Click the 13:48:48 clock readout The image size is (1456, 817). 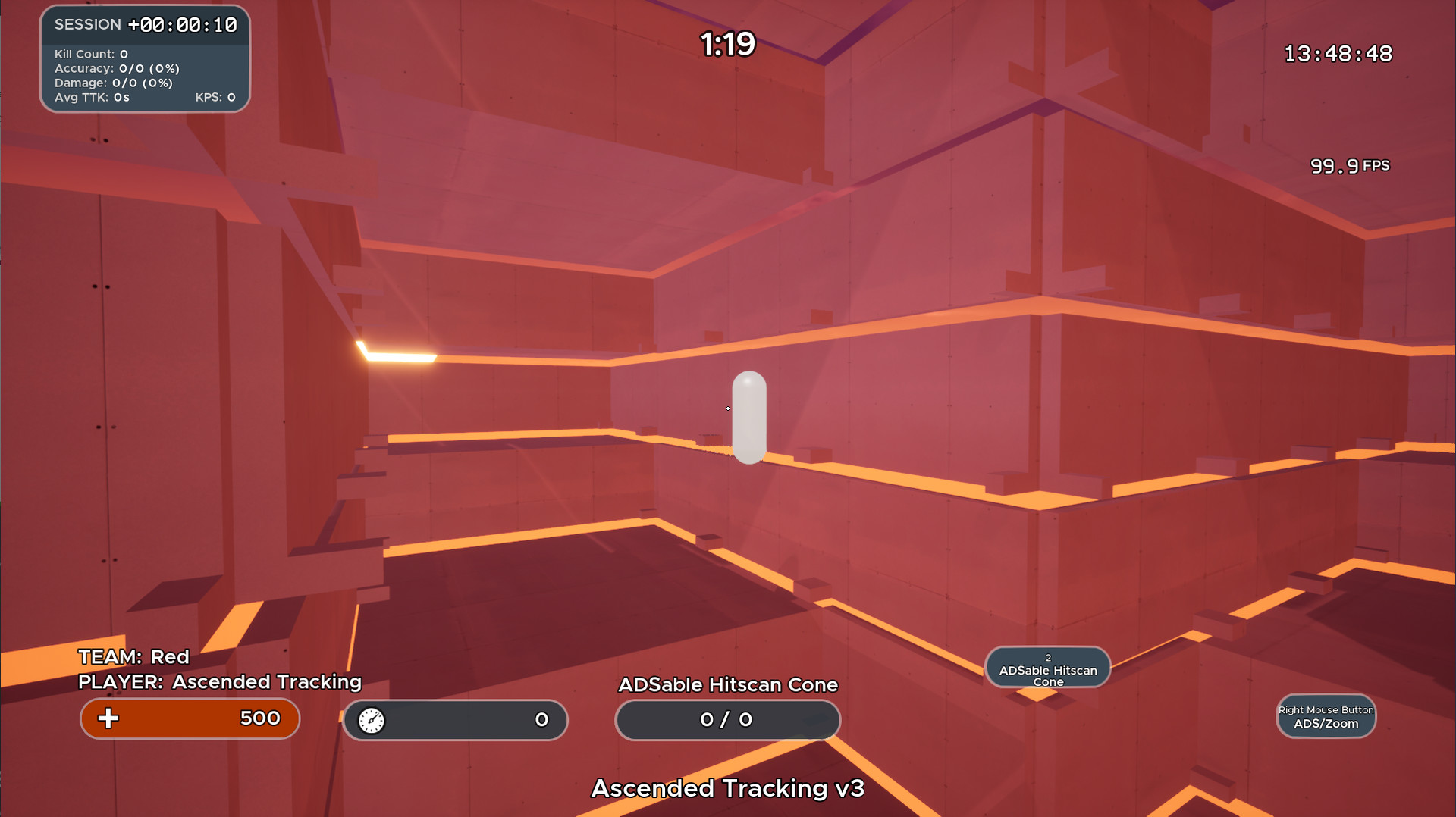[x=1337, y=53]
